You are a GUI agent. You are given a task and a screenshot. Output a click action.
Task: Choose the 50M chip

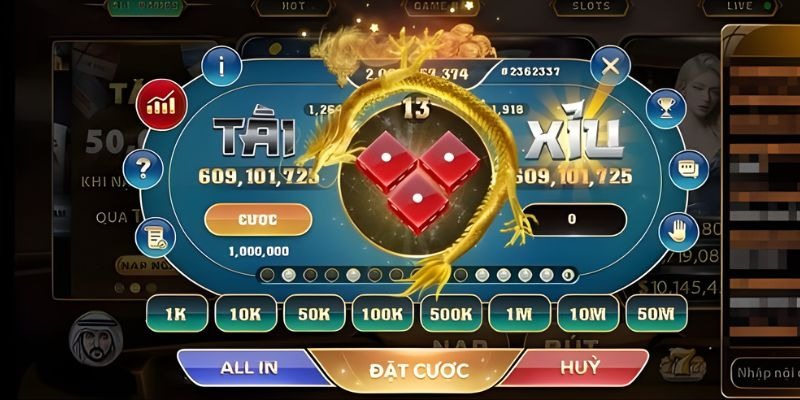pos(655,313)
